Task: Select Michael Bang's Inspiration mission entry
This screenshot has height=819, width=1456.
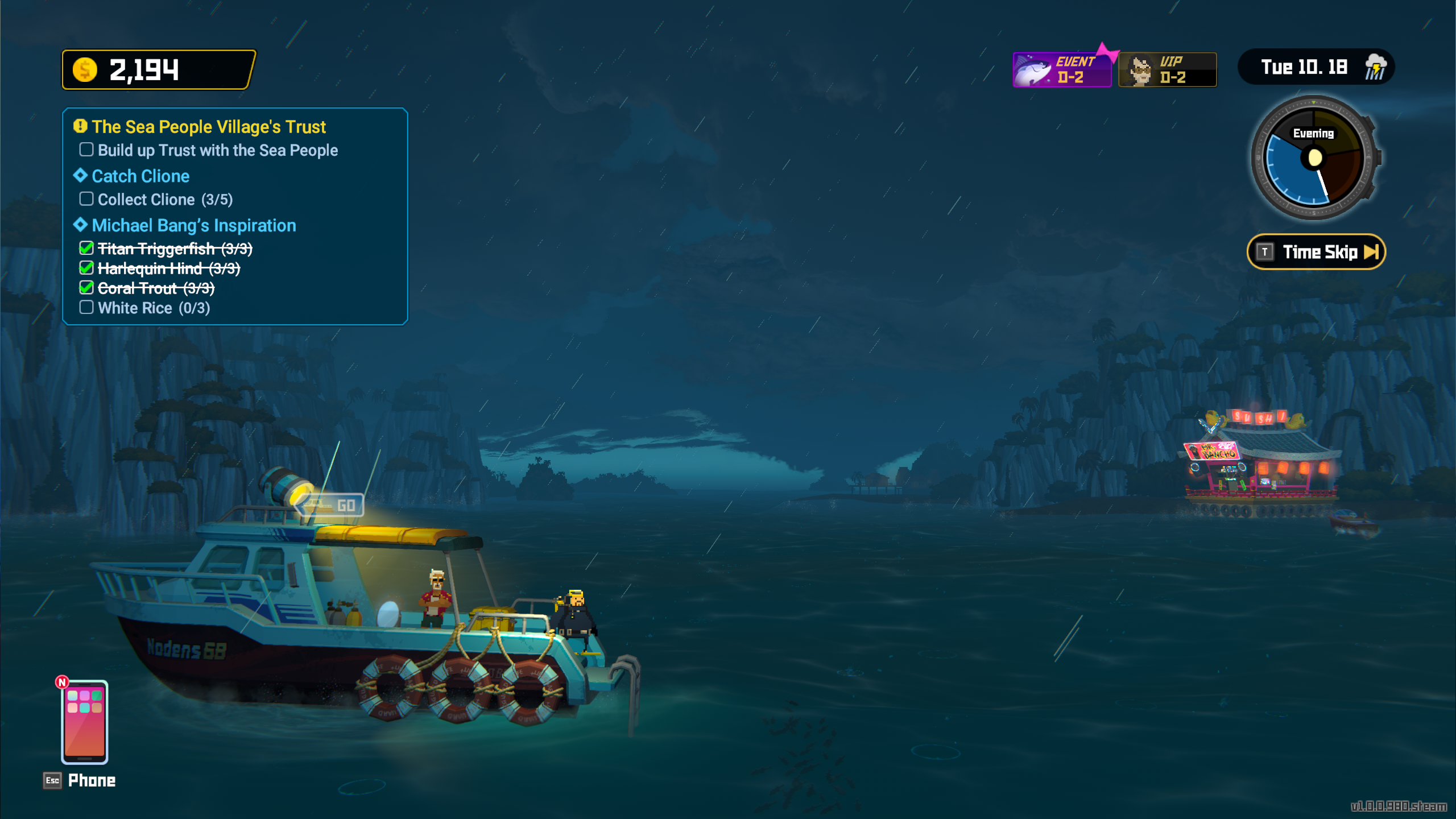Action: 193,226
